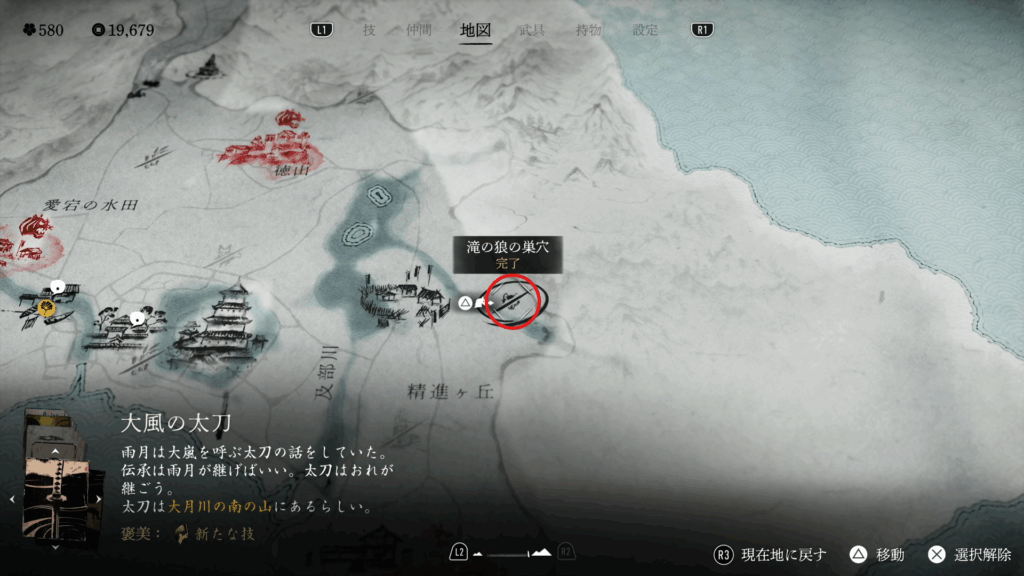Switch to the 技 tab
Screen dimensions: 1024x576
(369, 30)
